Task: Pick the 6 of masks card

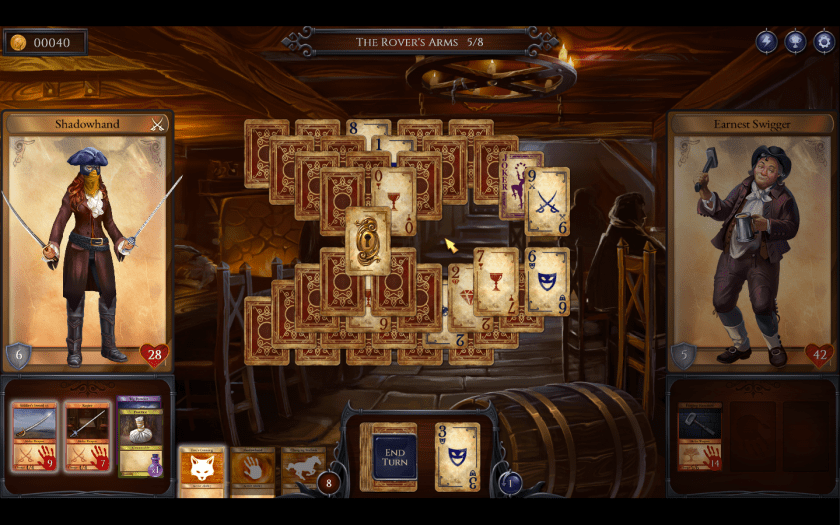Action: (x=547, y=281)
